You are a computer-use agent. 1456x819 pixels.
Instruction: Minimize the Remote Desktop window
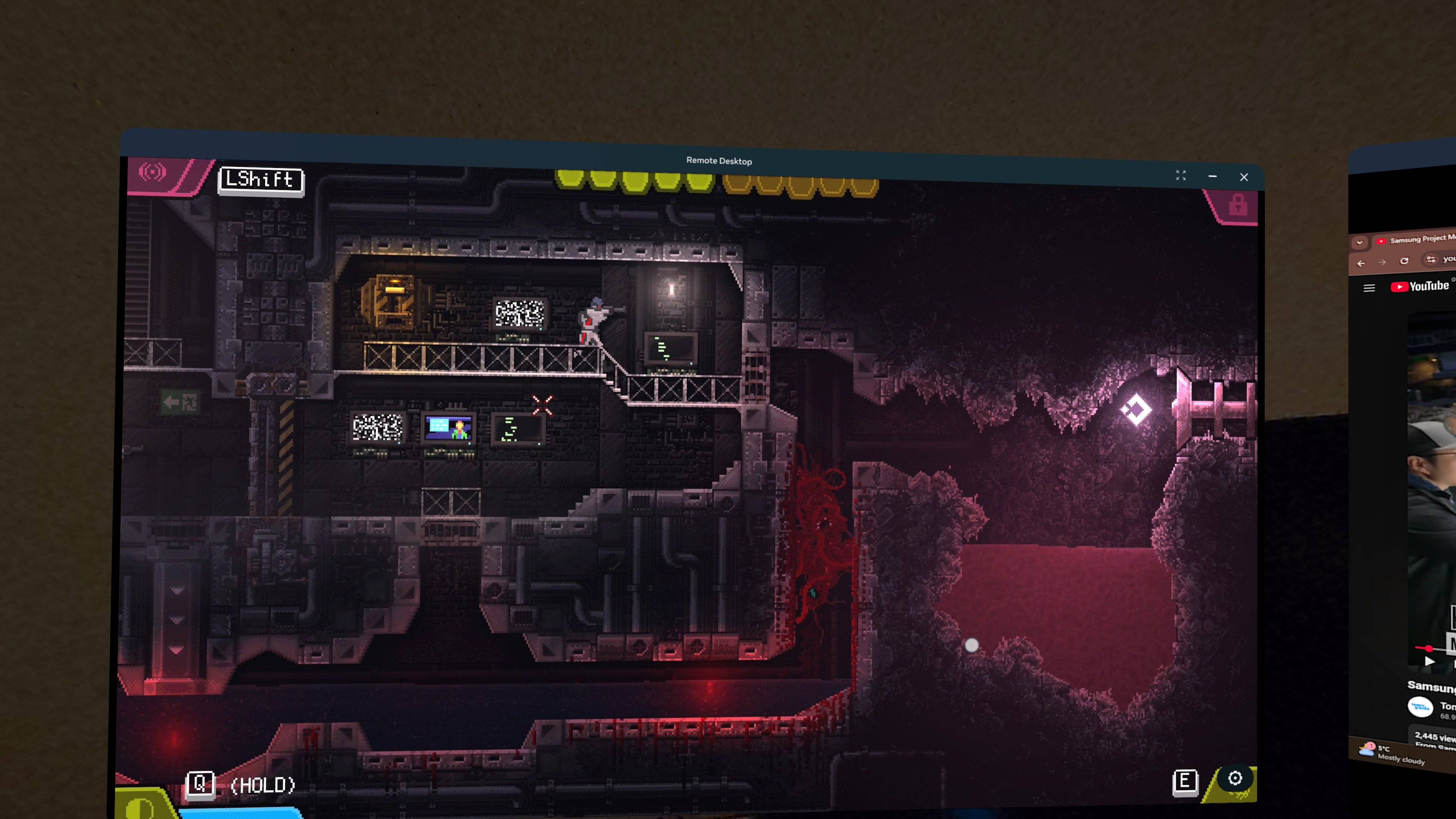(x=1213, y=176)
